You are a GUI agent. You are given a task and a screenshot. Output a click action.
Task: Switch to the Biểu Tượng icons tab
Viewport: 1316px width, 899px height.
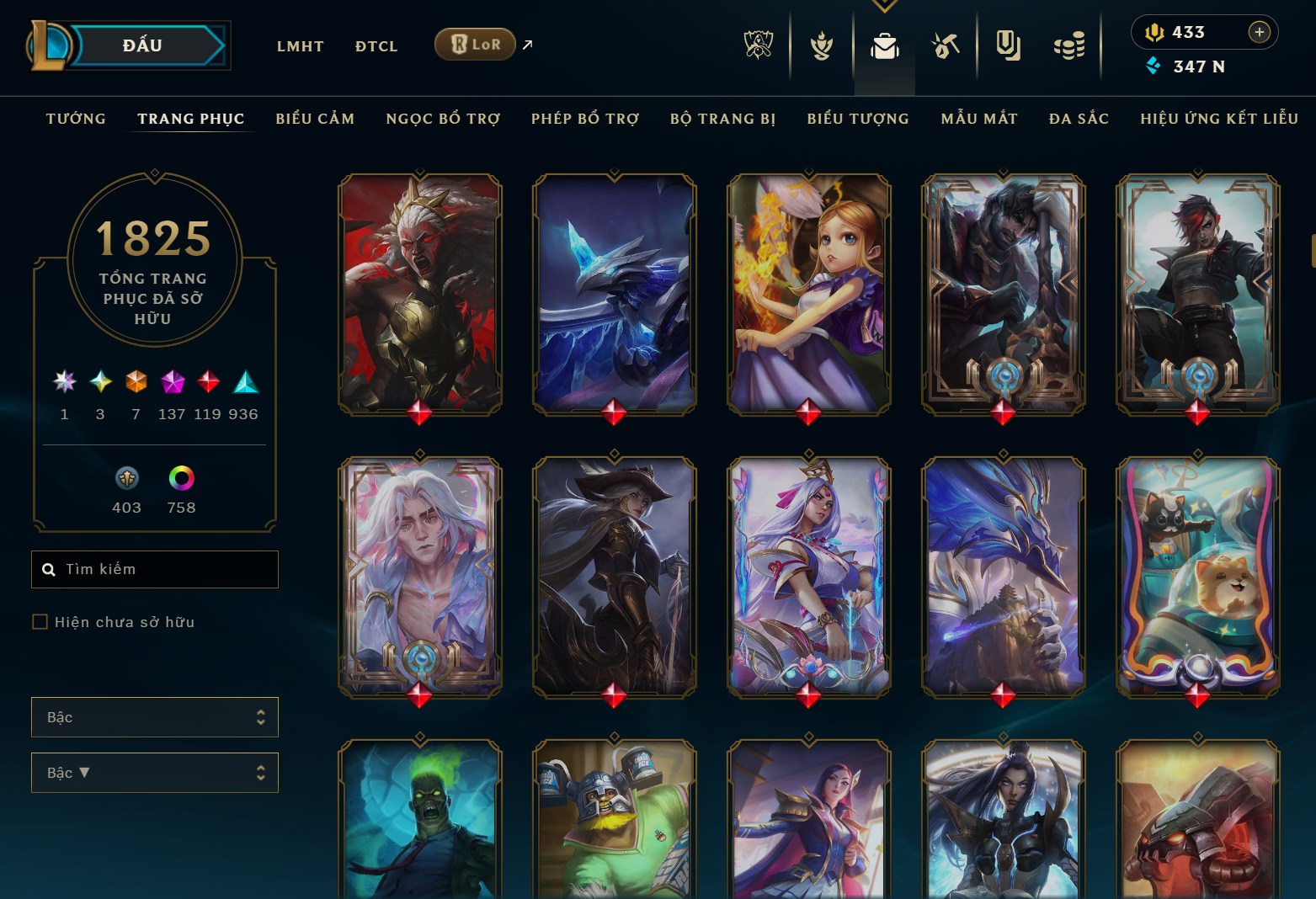[x=858, y=119]
